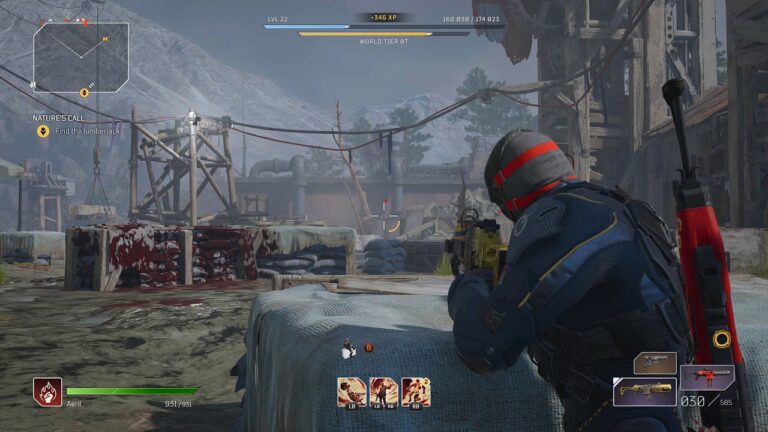Open the minimap
The height and width of the screenshot is (432, 768).
point(81,57)
